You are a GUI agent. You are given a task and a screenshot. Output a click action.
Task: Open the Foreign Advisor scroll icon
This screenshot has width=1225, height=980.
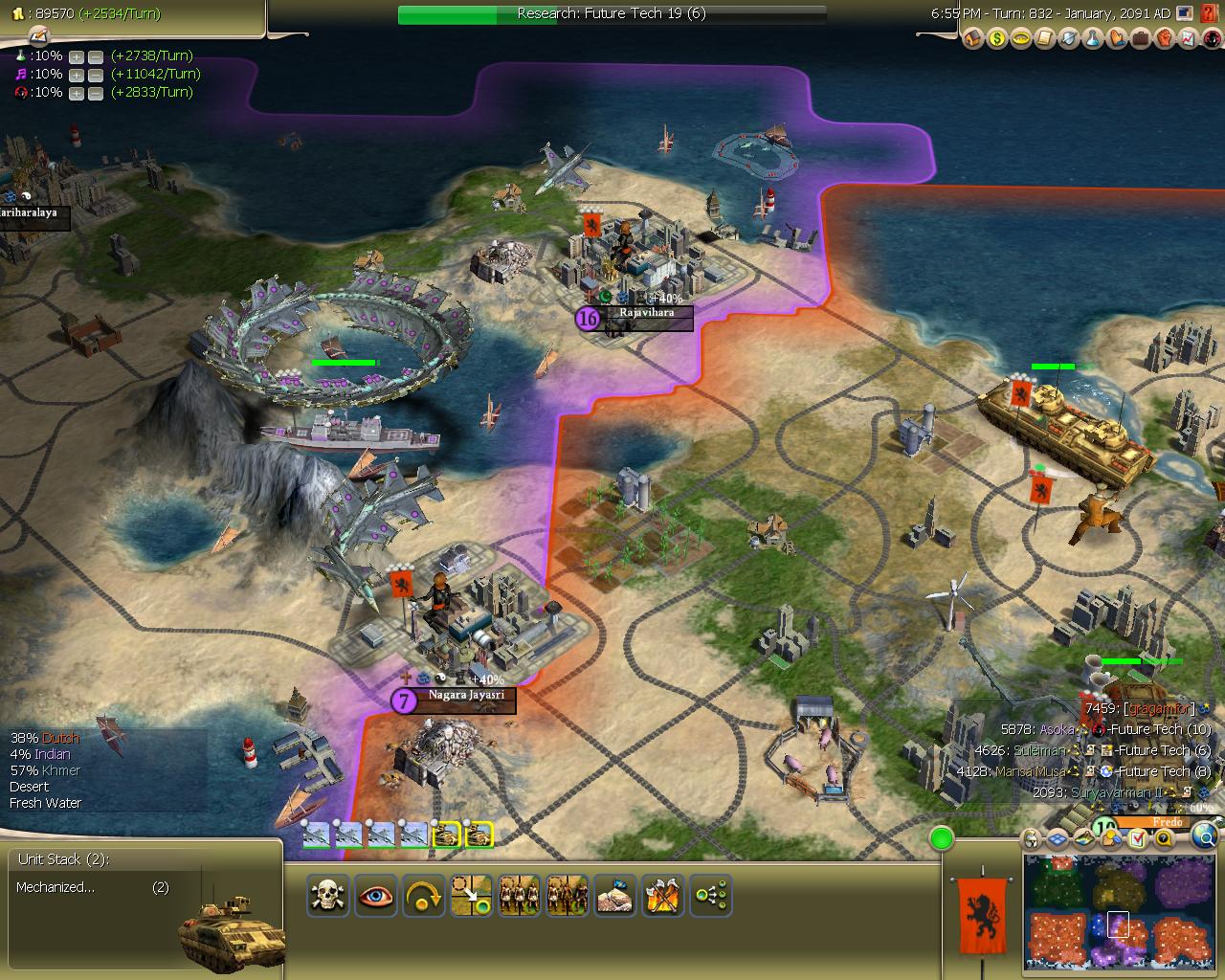[x=1044, y=40]
